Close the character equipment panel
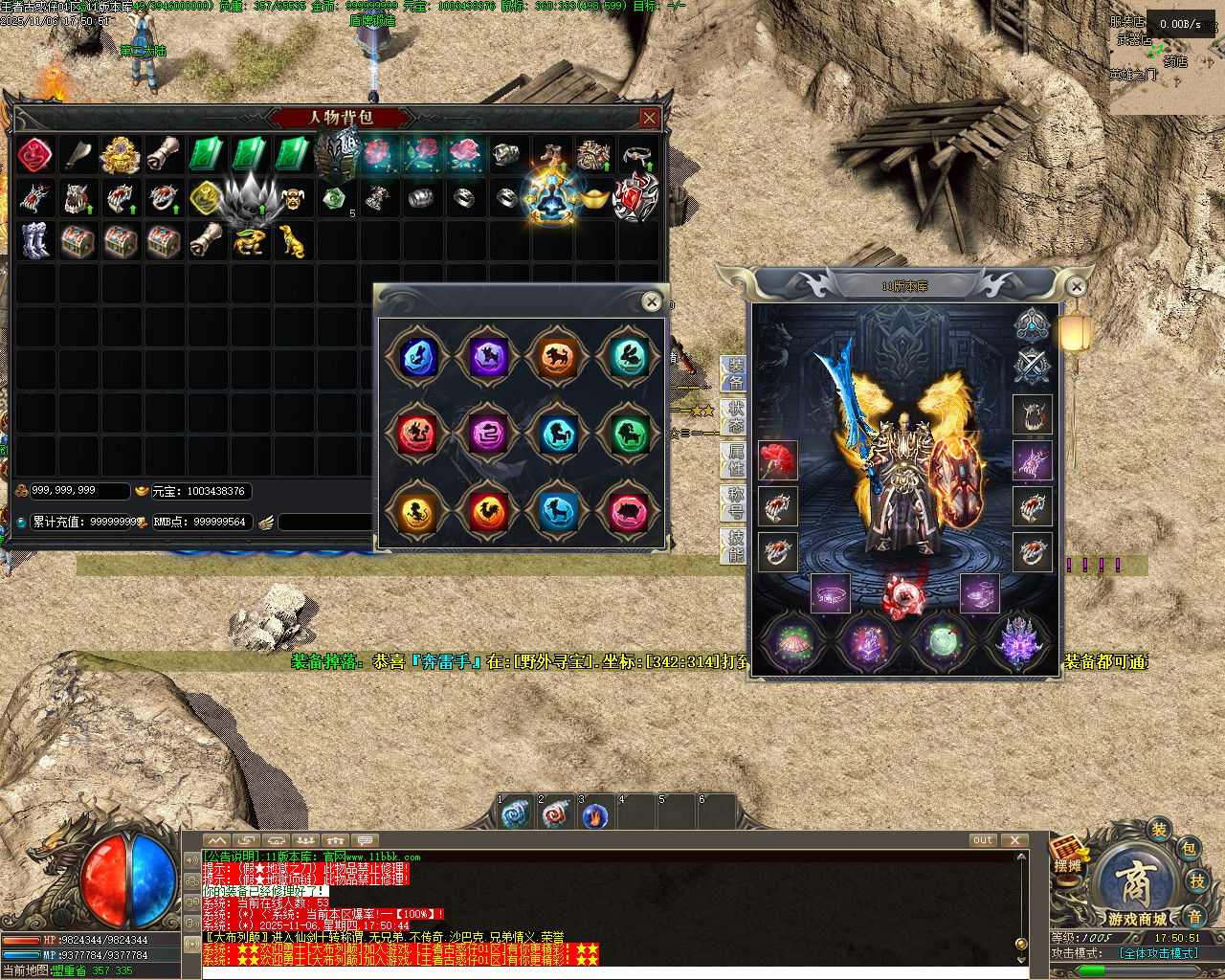Image resolution: width=1225 pixels, height=980 pixels. (1077, 286)
